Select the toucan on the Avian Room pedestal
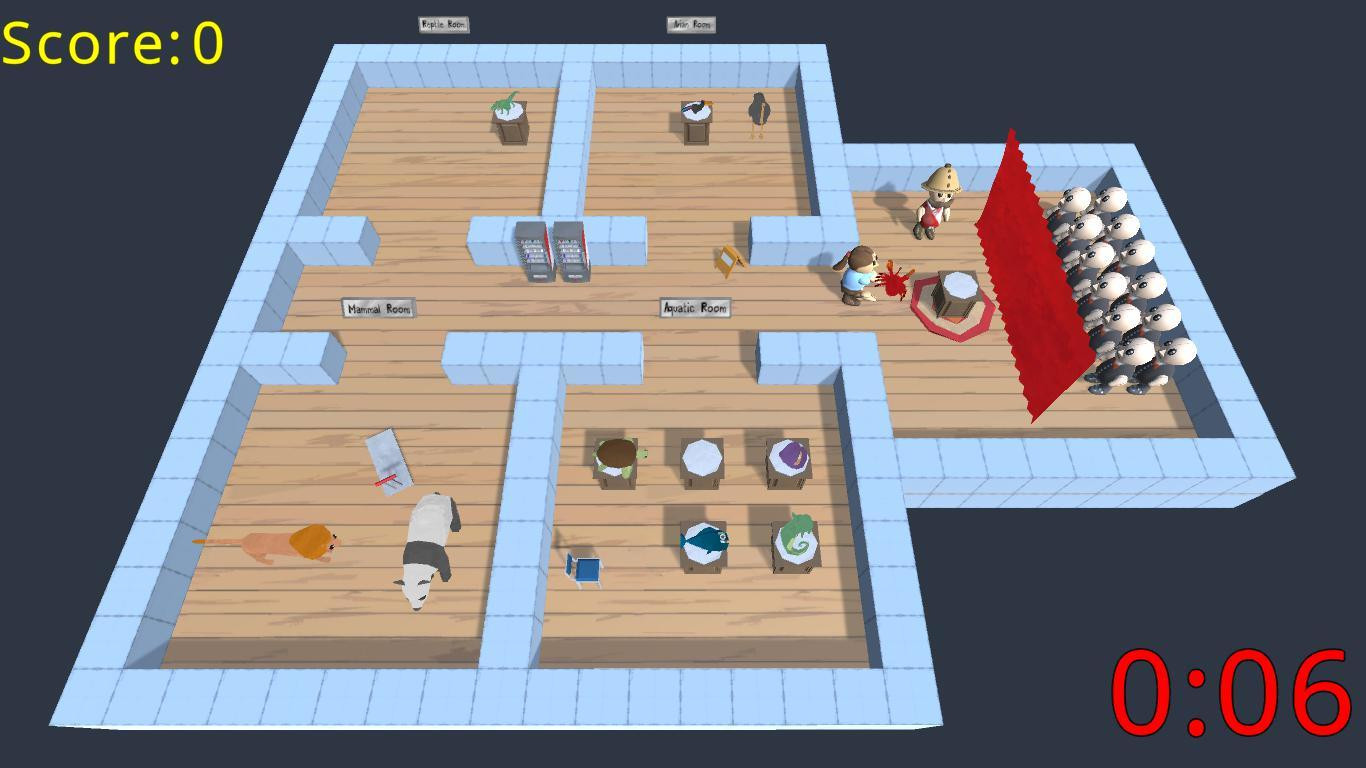 pyautogui.click(x=695, y=105)
